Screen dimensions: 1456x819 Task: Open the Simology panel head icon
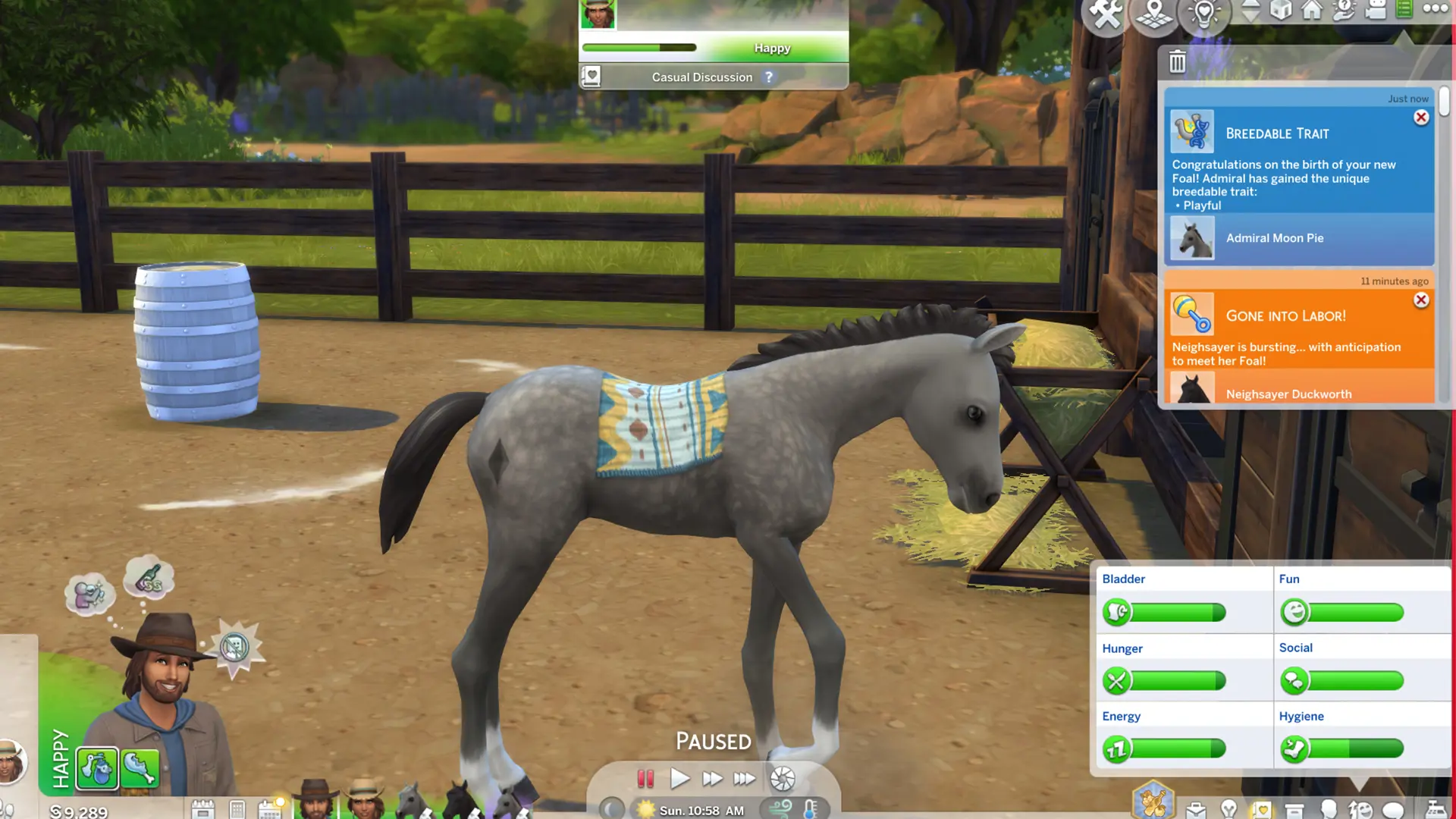[x=1328, y=809]
